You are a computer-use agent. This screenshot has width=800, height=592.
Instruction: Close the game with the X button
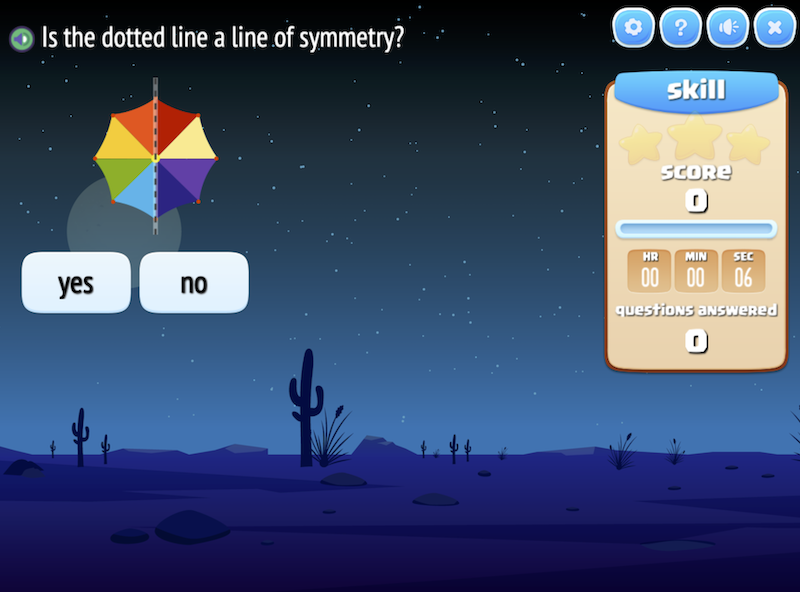[x=774, y=28]
